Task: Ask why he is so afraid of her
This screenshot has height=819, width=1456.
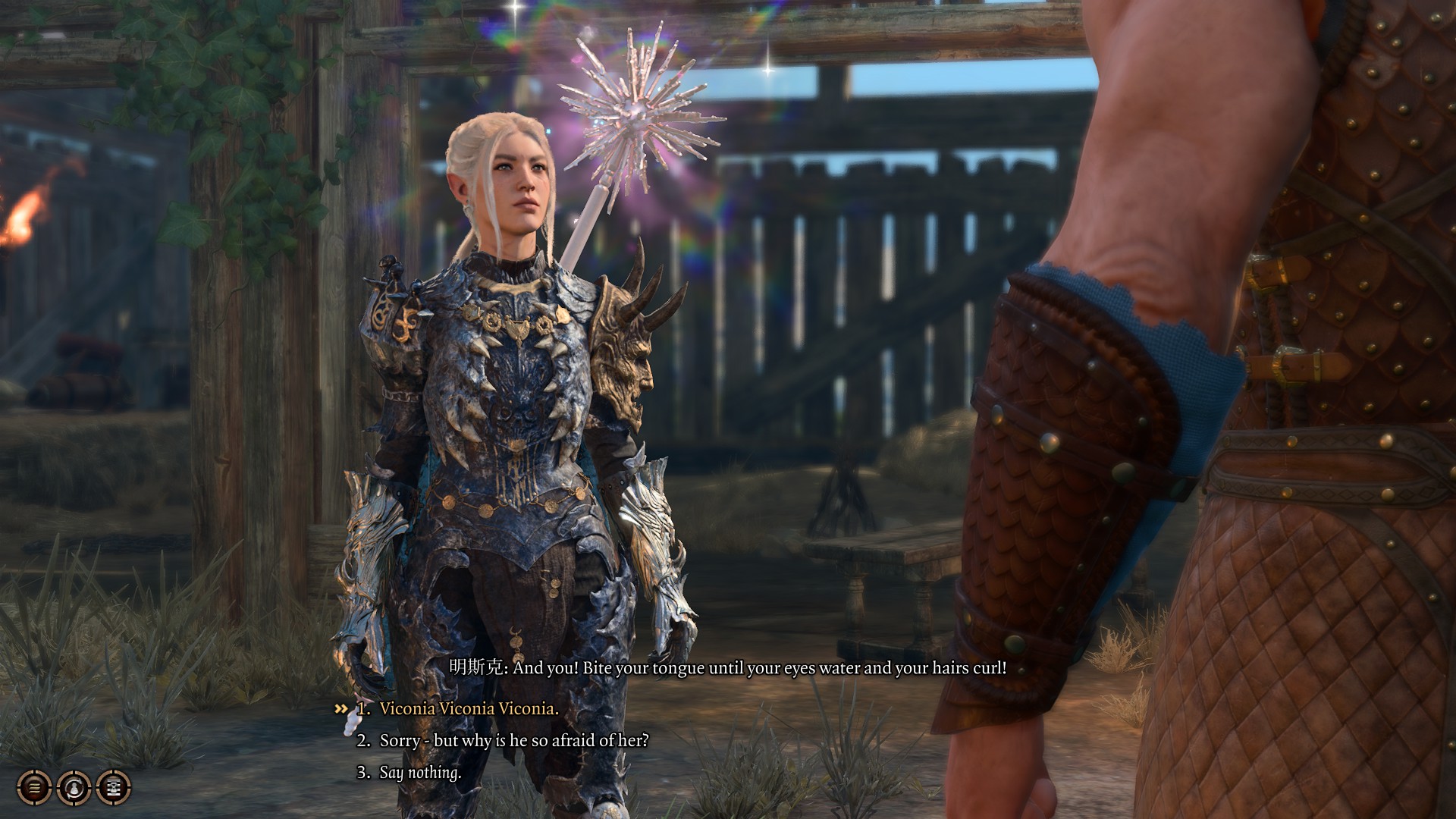Action: (513, 740)
